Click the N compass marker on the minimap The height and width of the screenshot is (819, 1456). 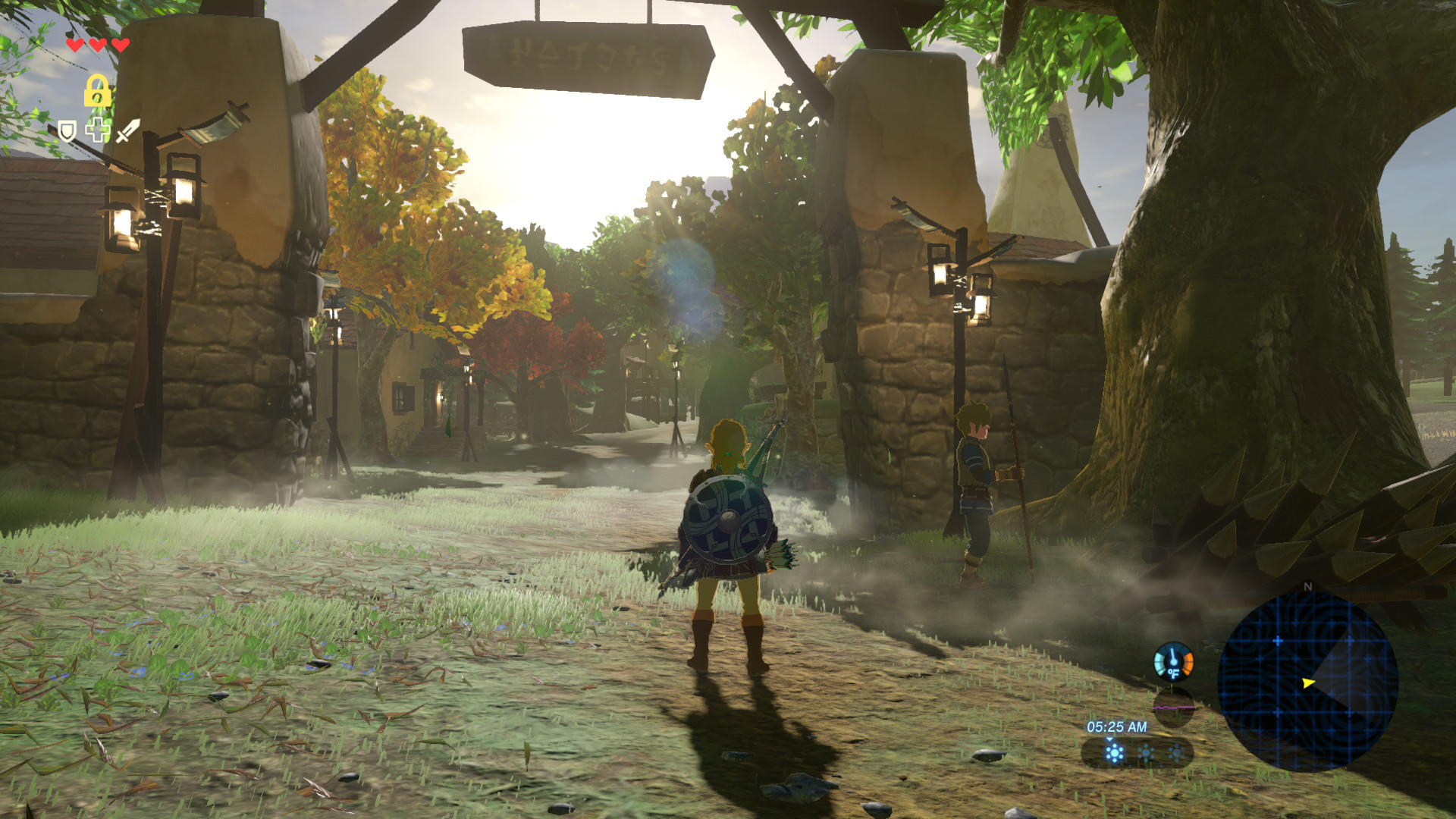(x=1307, y=588)
